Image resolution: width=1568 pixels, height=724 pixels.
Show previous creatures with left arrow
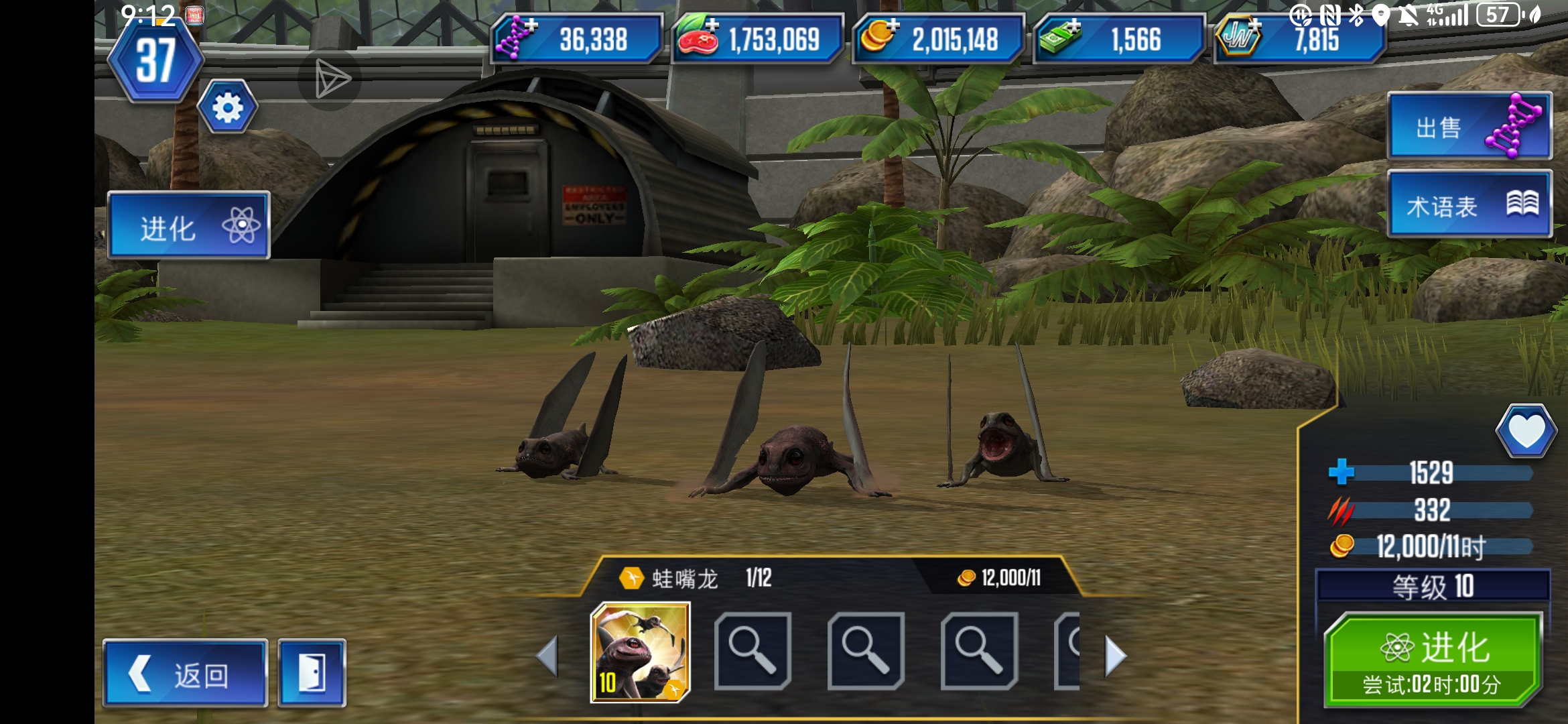point(547,656)
